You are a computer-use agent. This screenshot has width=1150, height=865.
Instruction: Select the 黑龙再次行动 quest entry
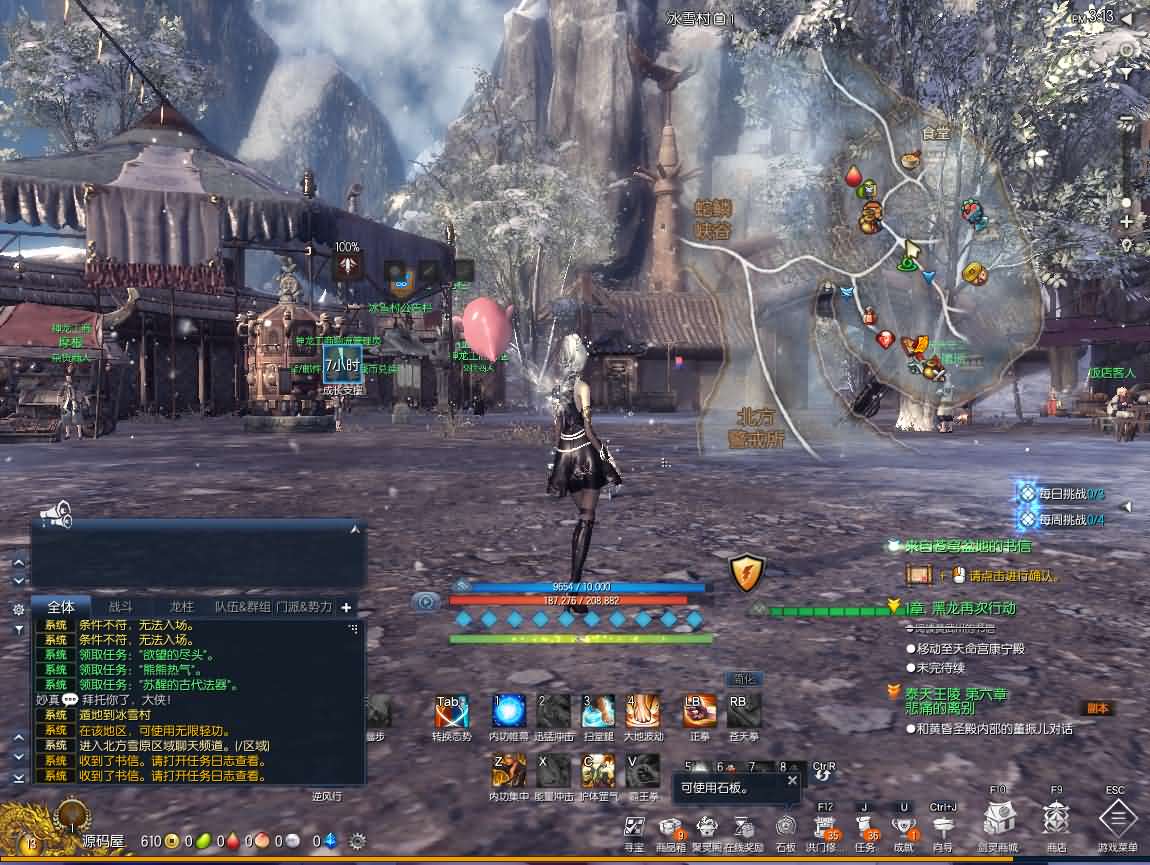pyautogui.click(x=959, y=608)
